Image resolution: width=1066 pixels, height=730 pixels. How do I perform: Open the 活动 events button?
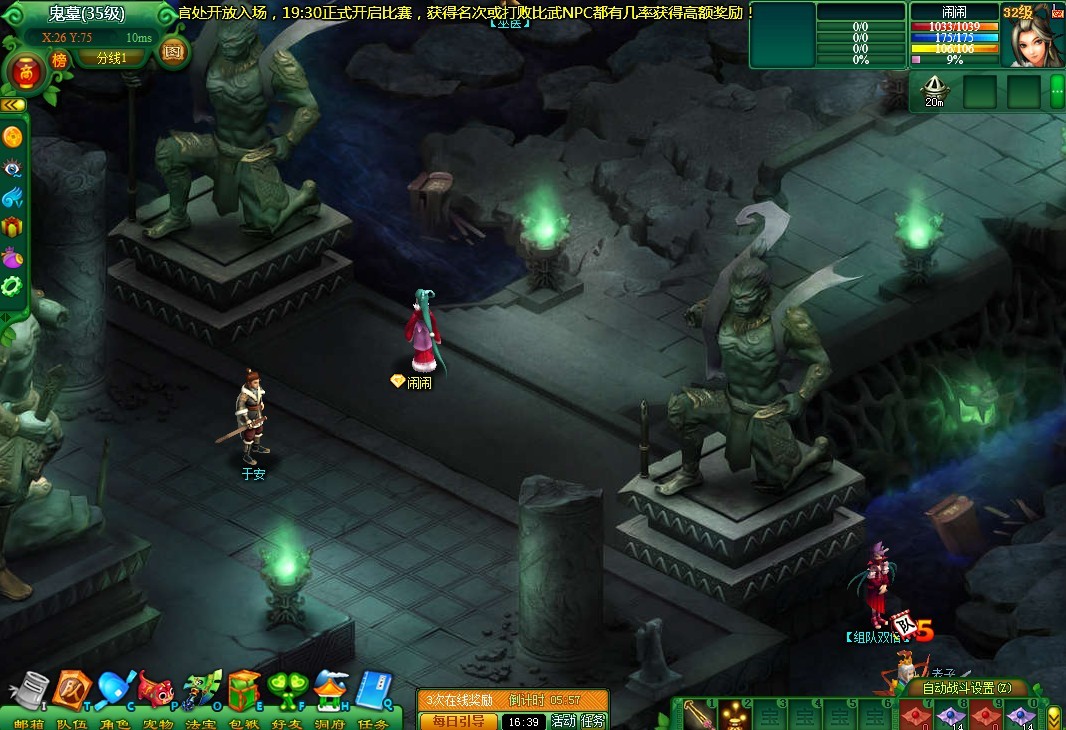(x=564, y=721)
